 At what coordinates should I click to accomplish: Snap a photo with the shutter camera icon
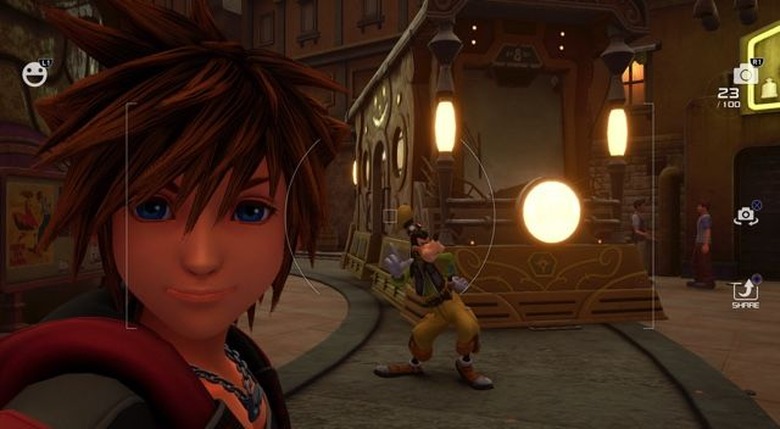coord(744,73)
